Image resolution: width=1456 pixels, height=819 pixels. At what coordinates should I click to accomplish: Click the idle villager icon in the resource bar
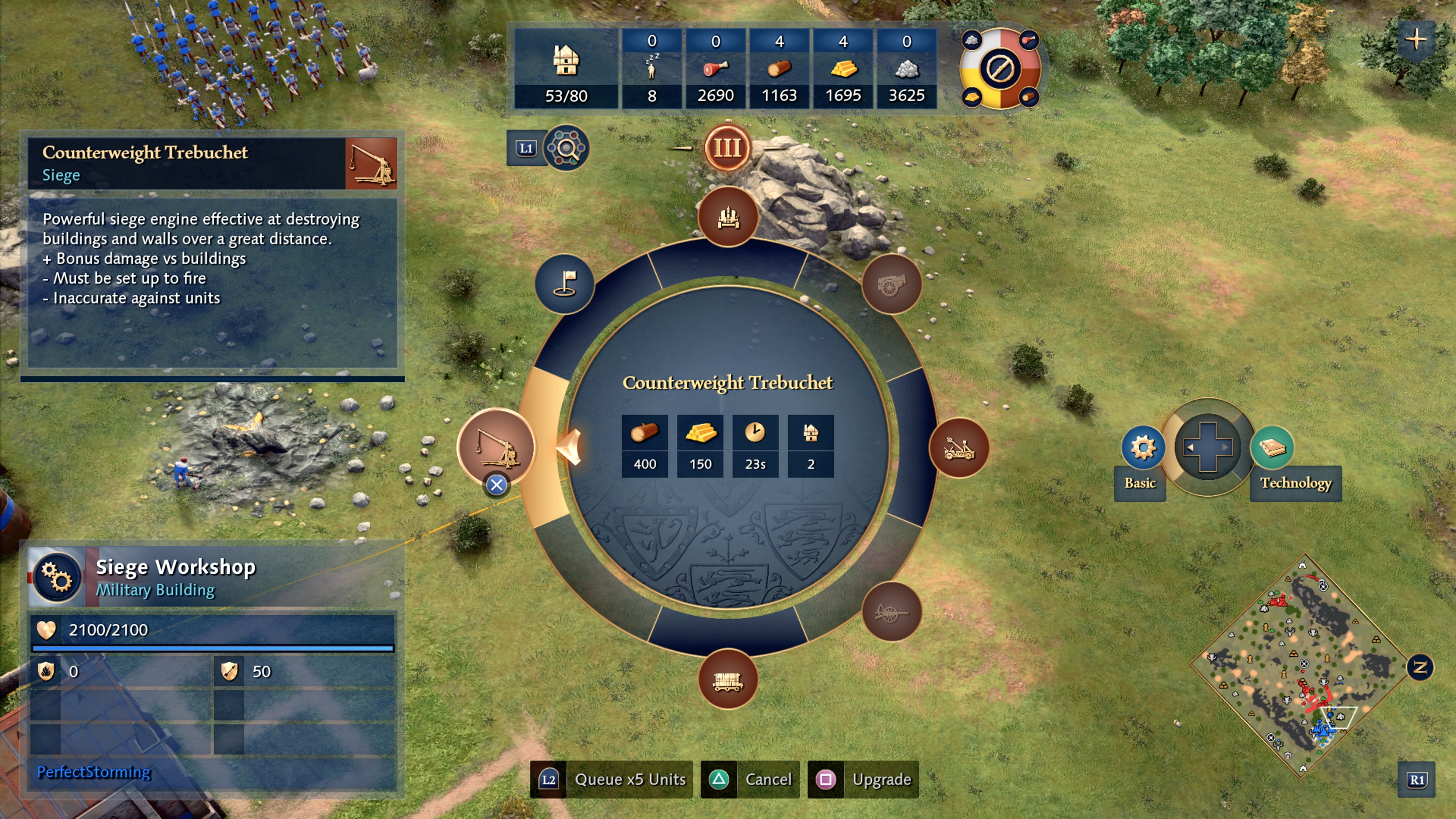[652, 68]
